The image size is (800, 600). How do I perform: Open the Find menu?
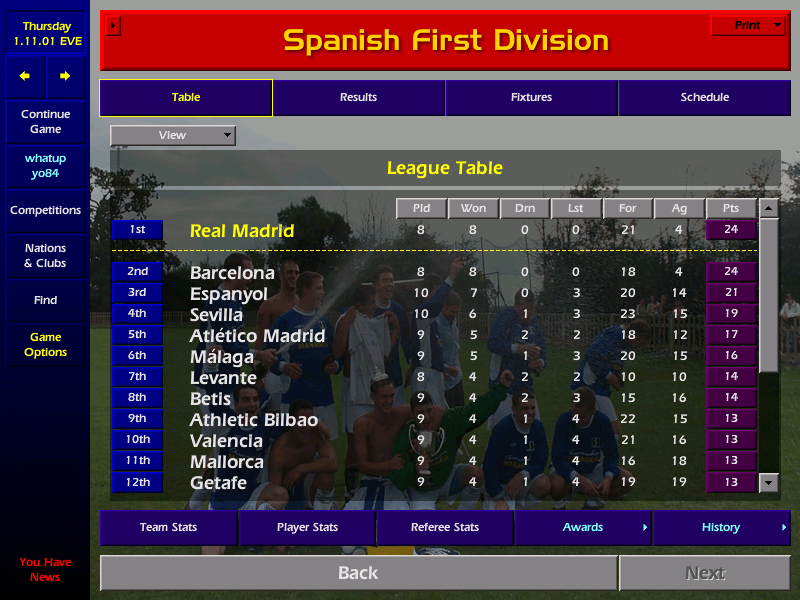pos(45,300)
